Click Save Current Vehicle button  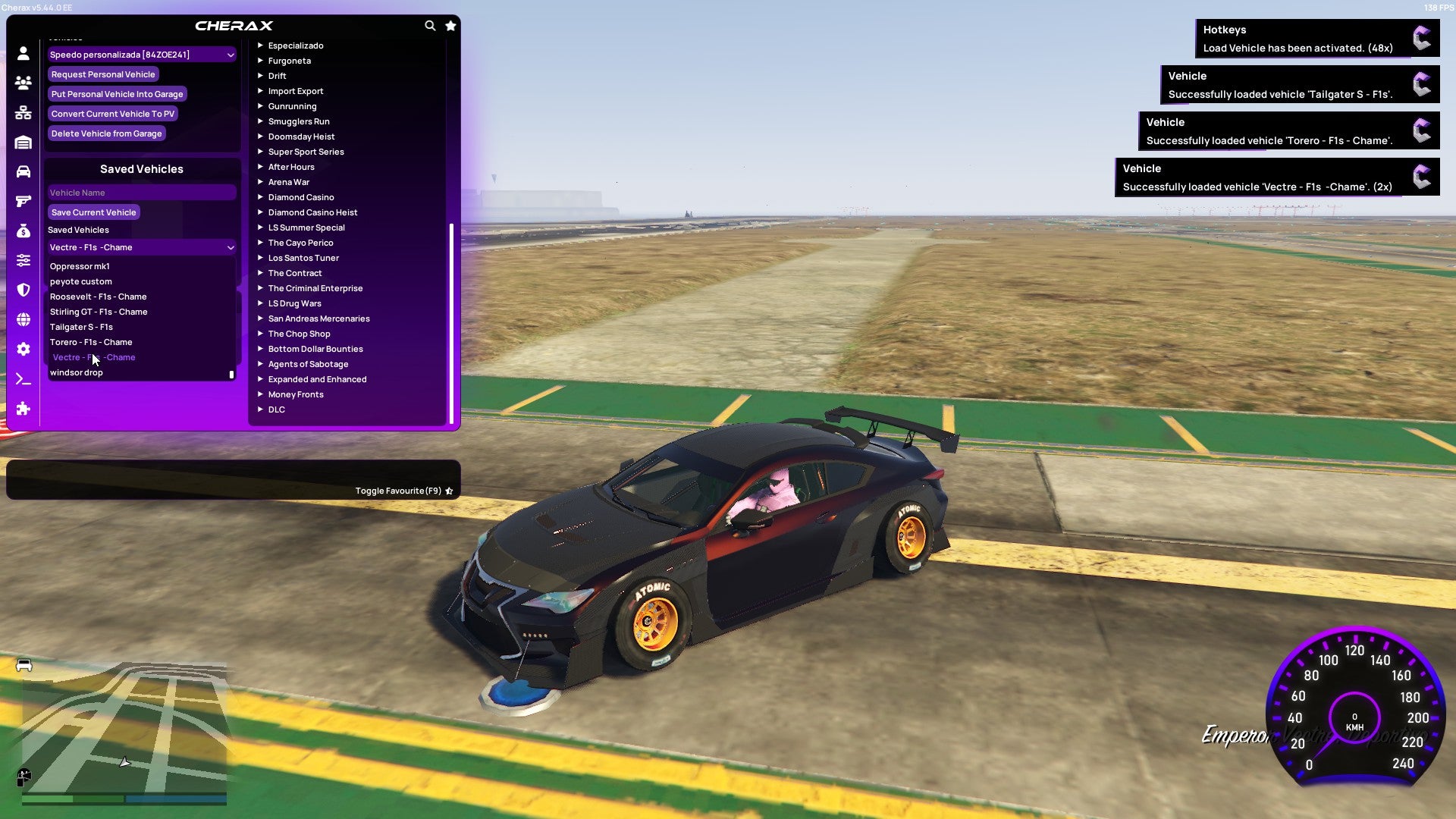(x=93, y=212)
